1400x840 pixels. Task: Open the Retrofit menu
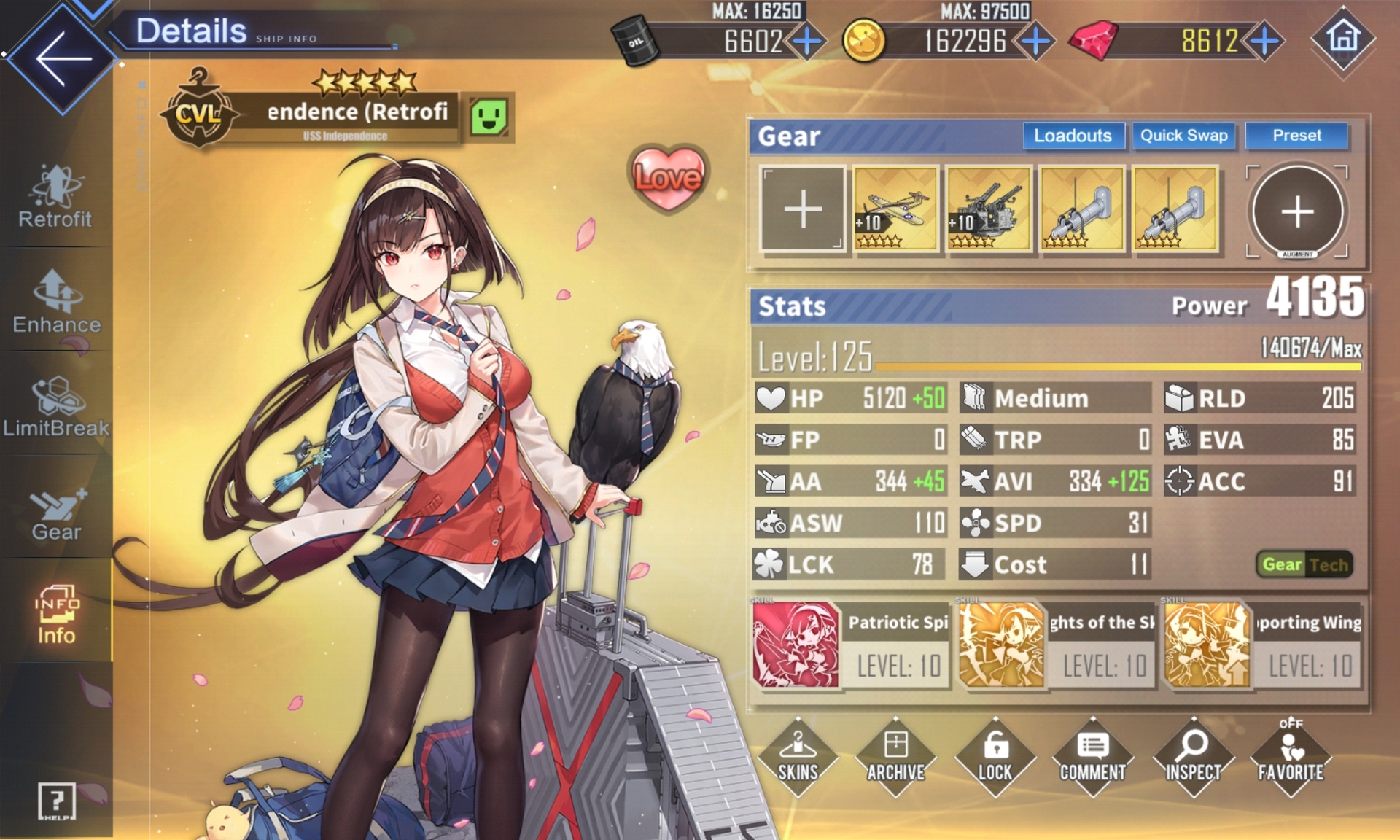(x=55, y=197)
